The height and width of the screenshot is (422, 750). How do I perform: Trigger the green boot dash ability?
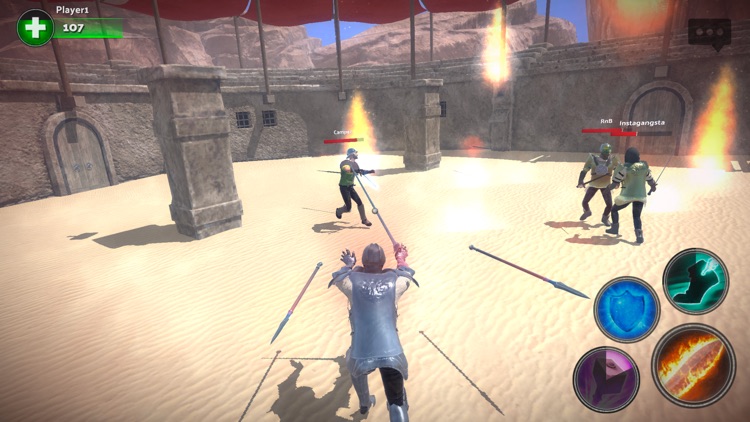click(695, 281)
